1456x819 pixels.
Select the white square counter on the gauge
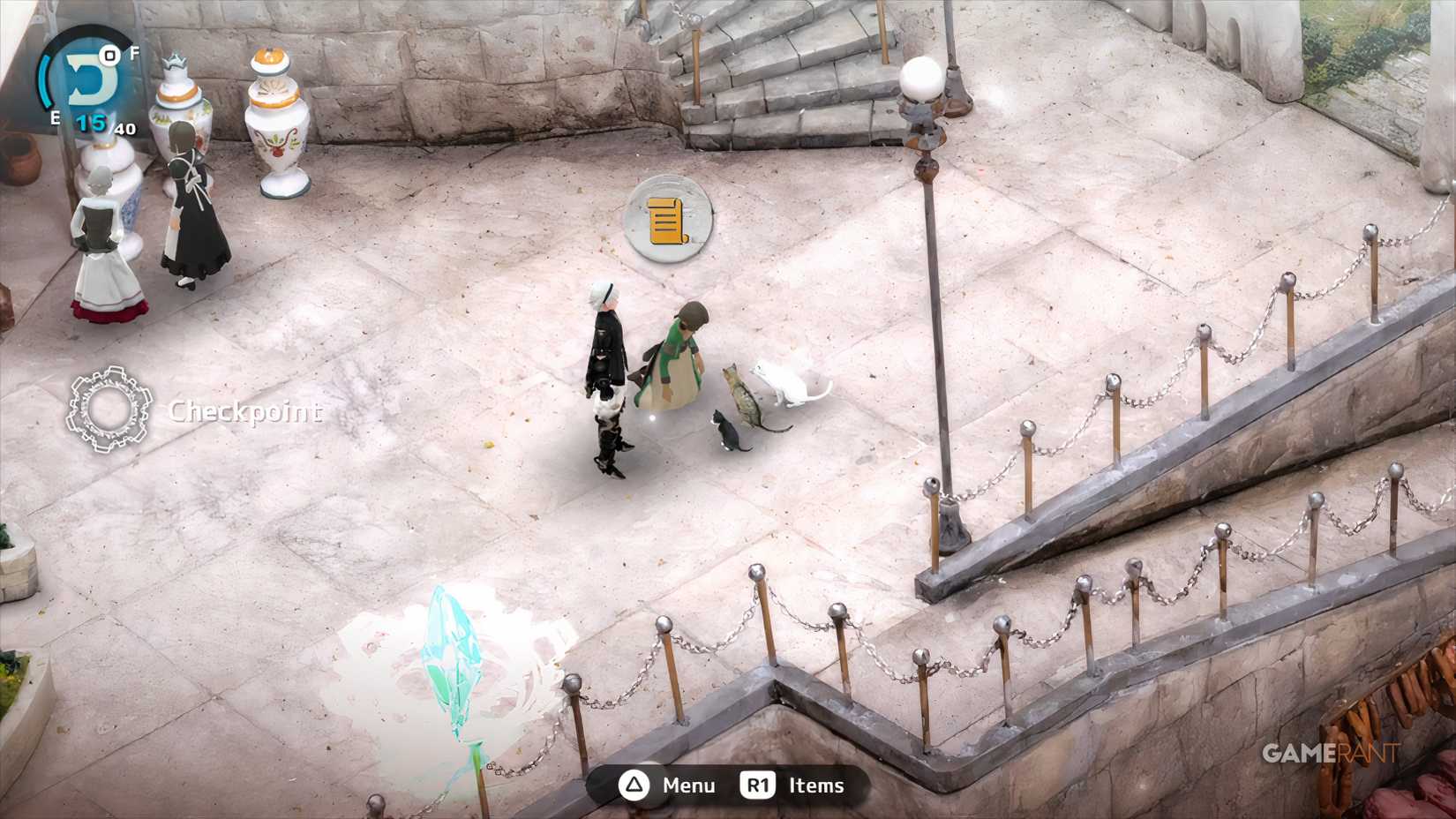pos(108,56)
